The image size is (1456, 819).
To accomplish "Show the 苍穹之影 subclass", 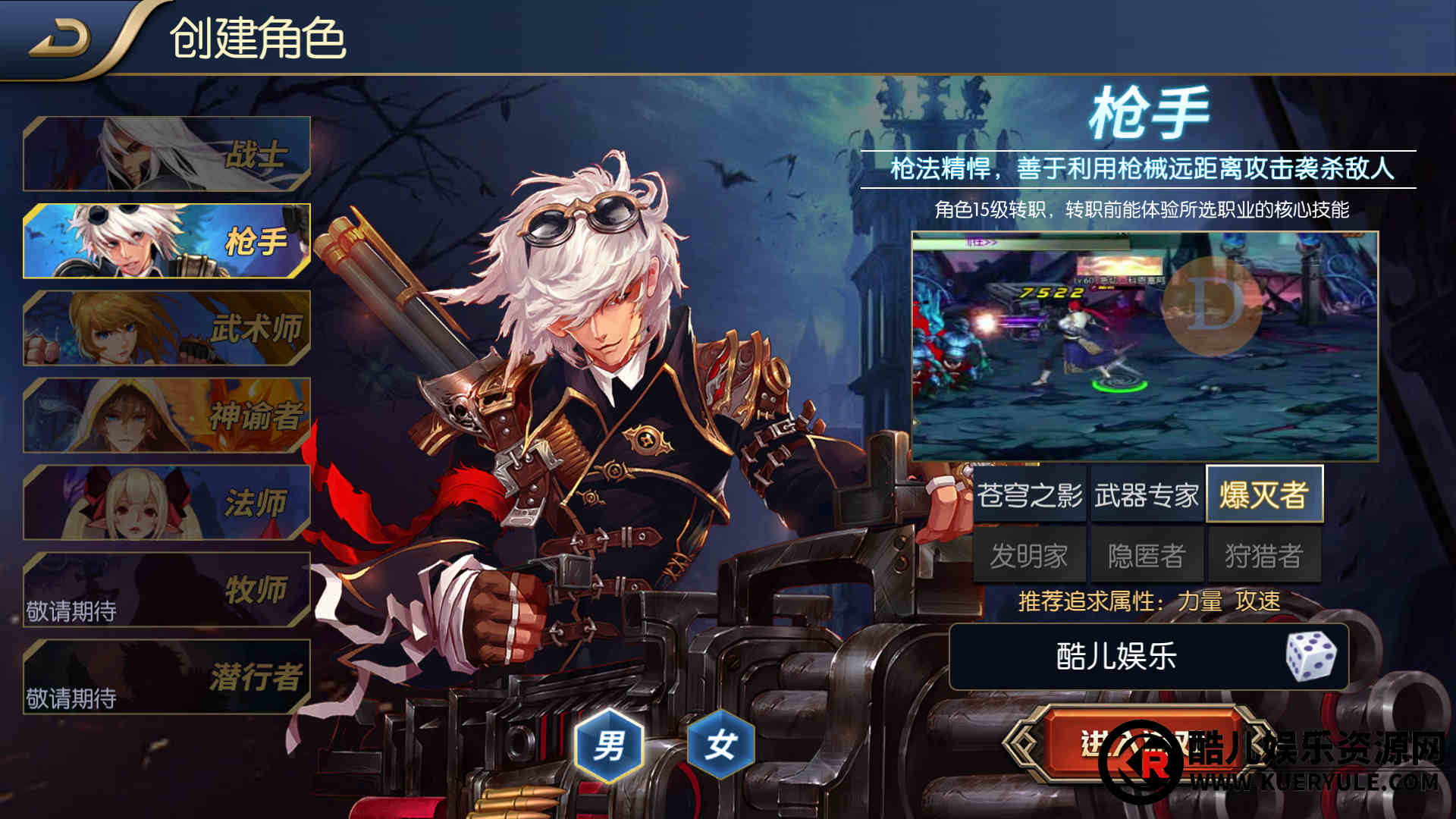I will (x=1029, y=495).
